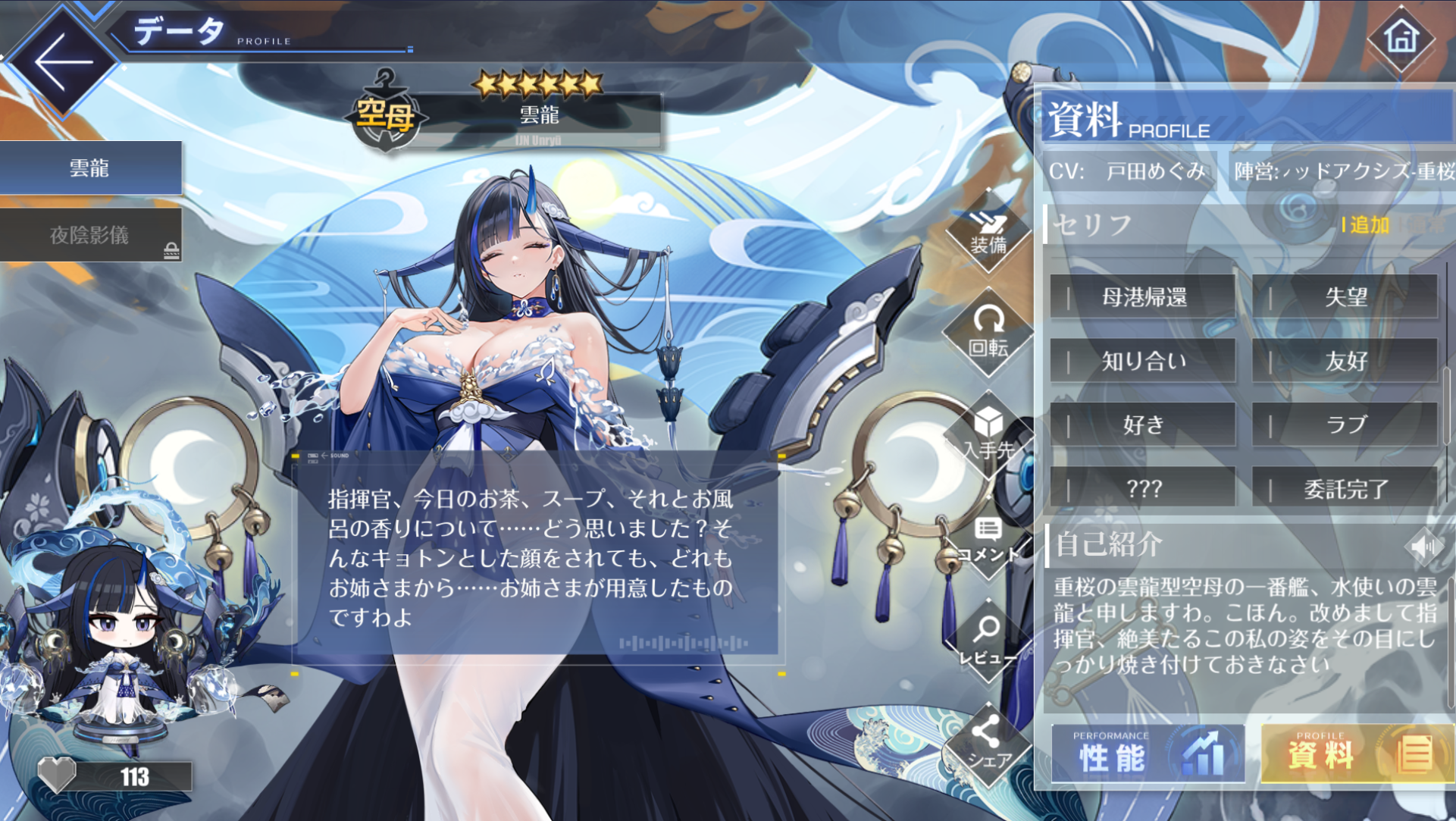
Task: Go back with the arrow button
Action: [62, 62]
